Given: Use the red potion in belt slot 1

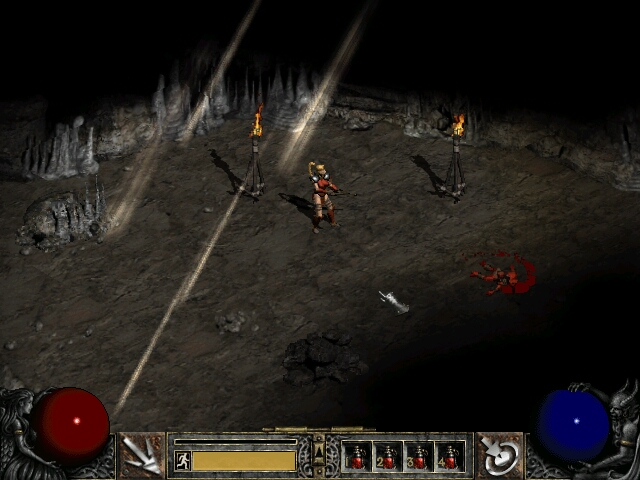Looking at the screenshot, I should pos(357,457).
